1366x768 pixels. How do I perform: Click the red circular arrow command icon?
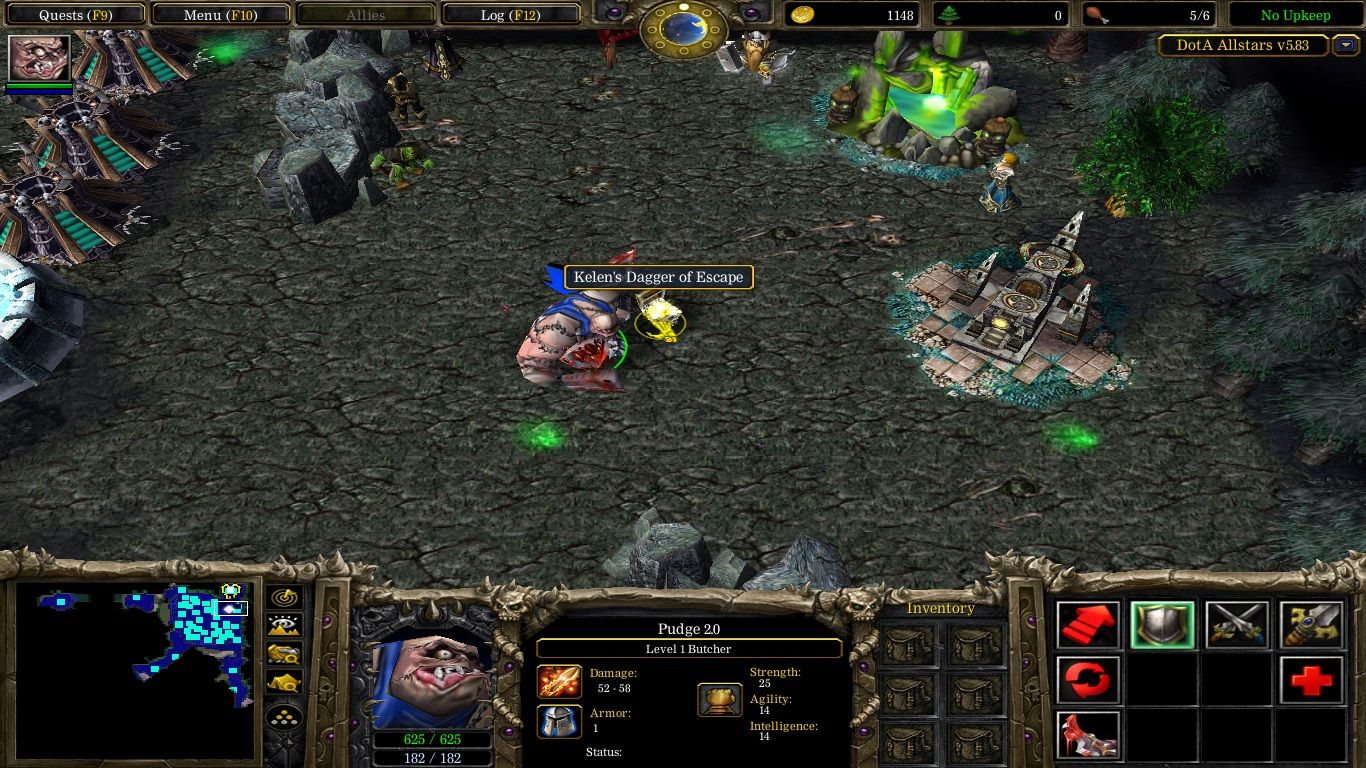tap(1089, 680)
